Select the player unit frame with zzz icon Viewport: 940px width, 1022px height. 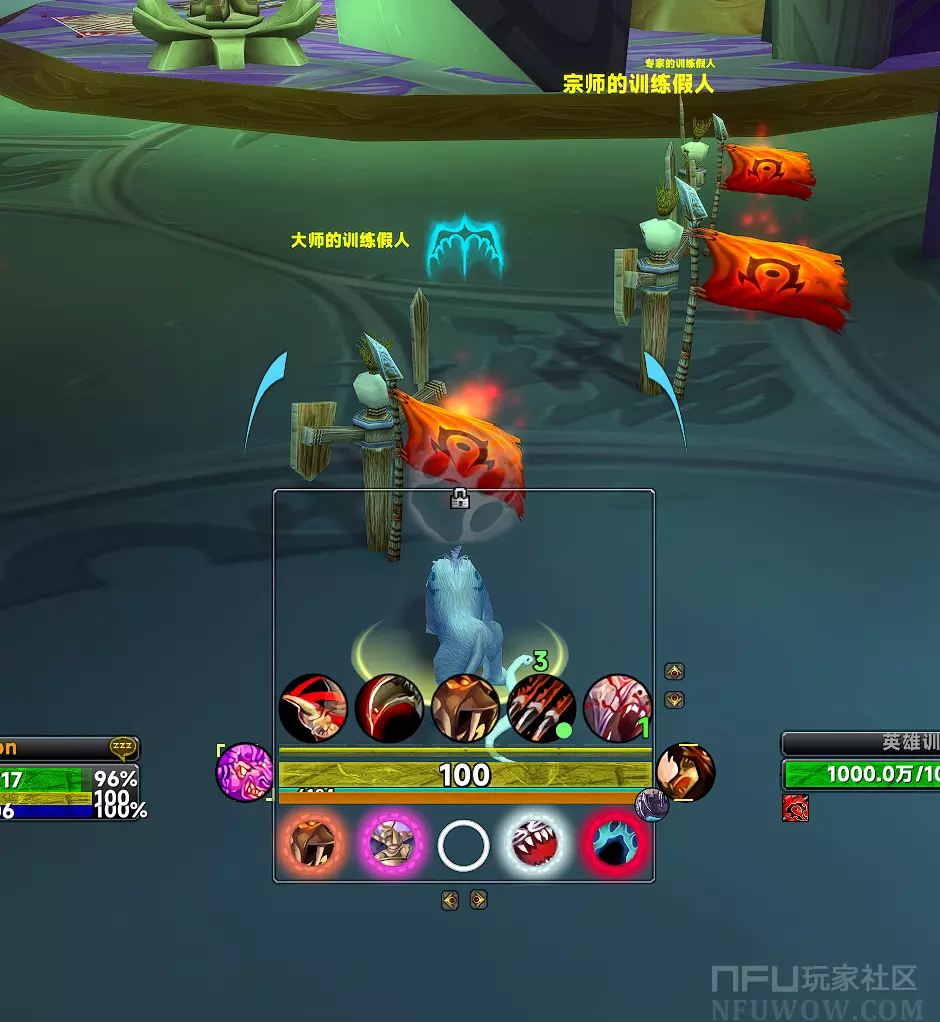pyautogui.click(x=68, y=779)
